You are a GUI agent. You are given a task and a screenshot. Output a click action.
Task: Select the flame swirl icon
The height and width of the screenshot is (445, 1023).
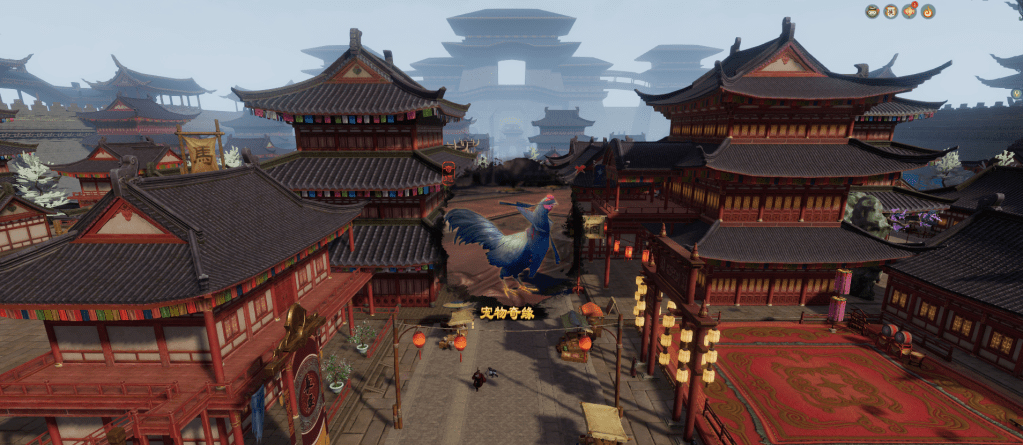click(928, 11)
